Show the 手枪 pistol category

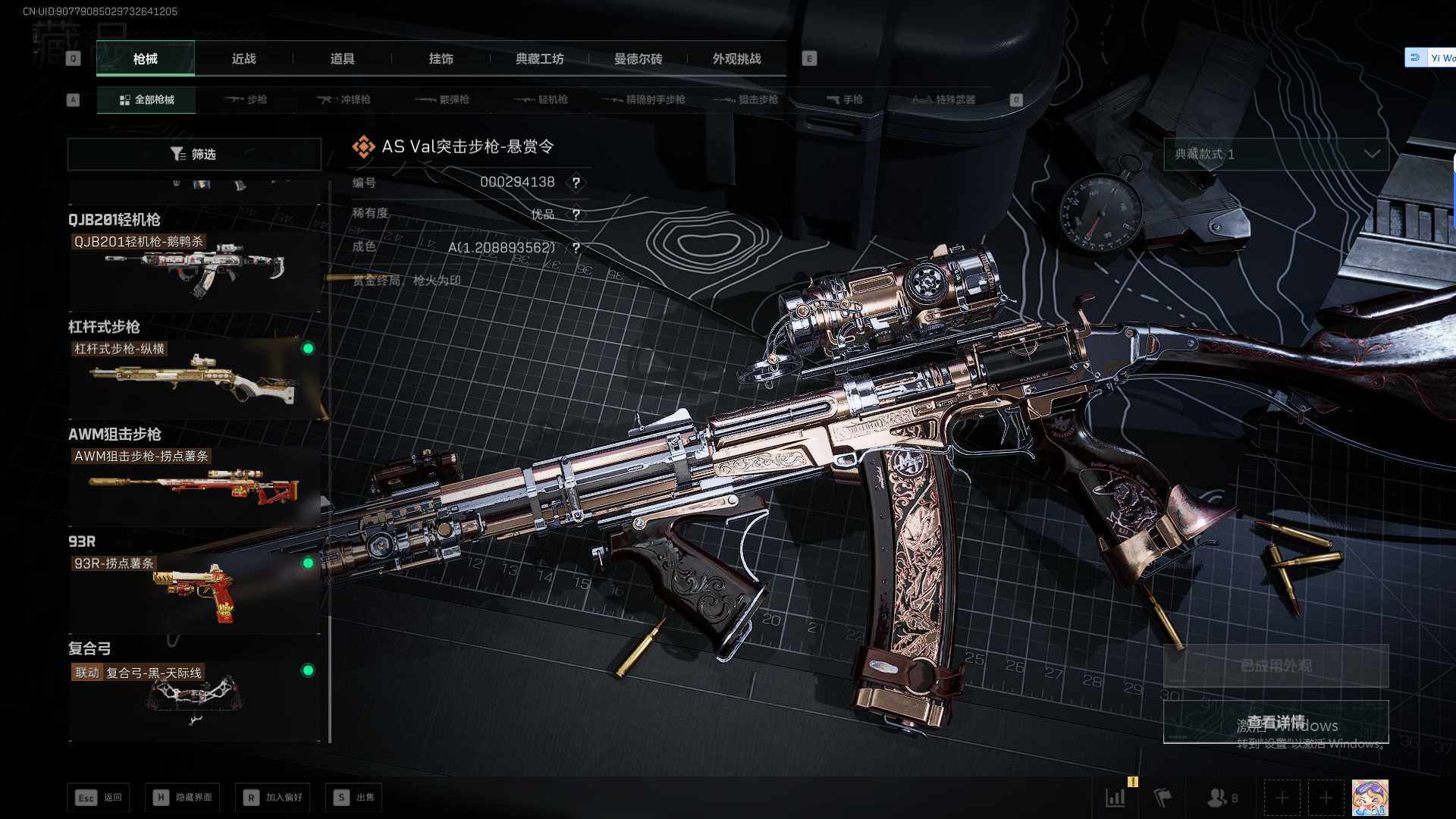[844, 100]
